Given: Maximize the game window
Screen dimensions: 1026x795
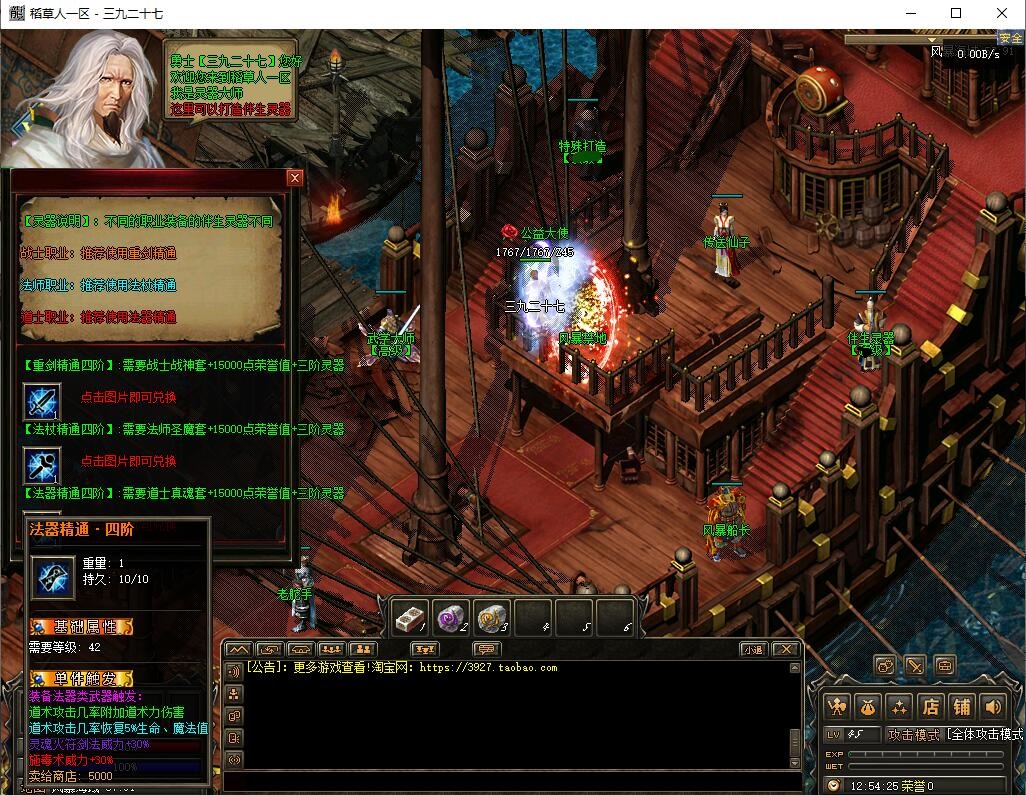Looking at the screenshot, I should [956, 13].
